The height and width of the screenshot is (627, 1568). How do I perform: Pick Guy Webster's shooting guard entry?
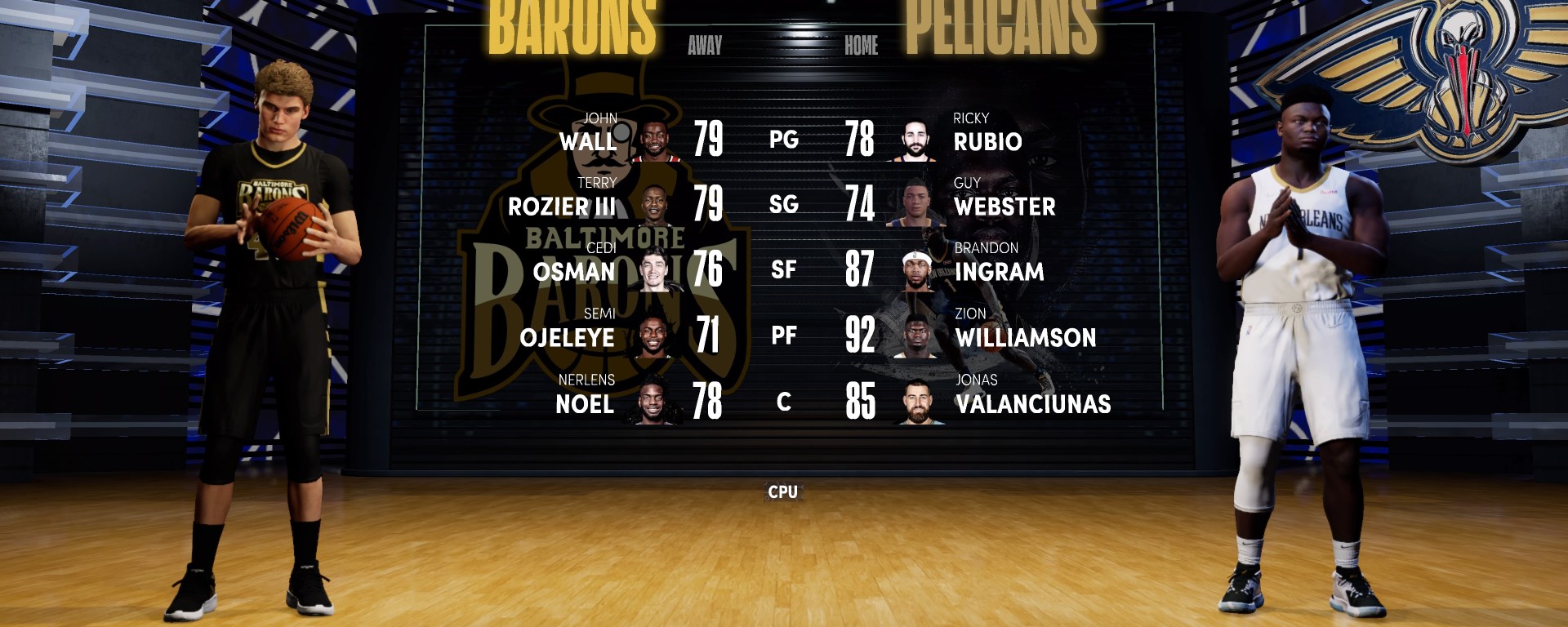(x=1004, y=206)
